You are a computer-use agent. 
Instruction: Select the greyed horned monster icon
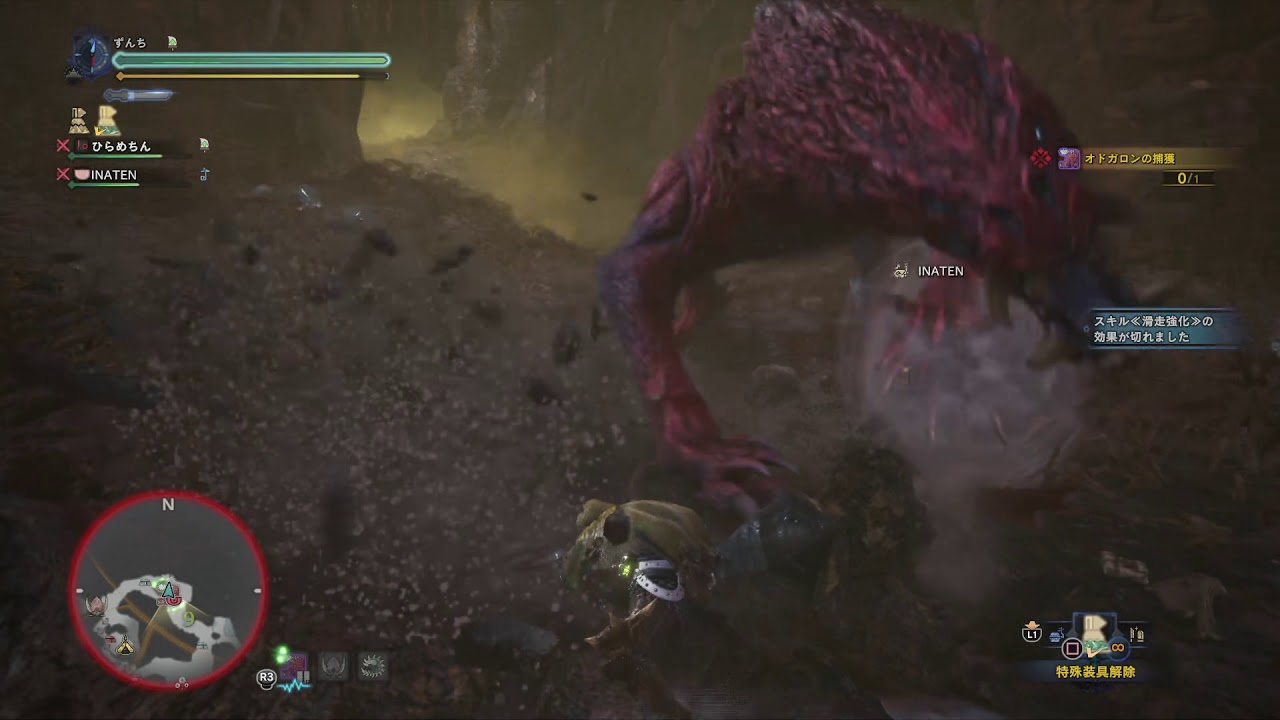point(333,666)
